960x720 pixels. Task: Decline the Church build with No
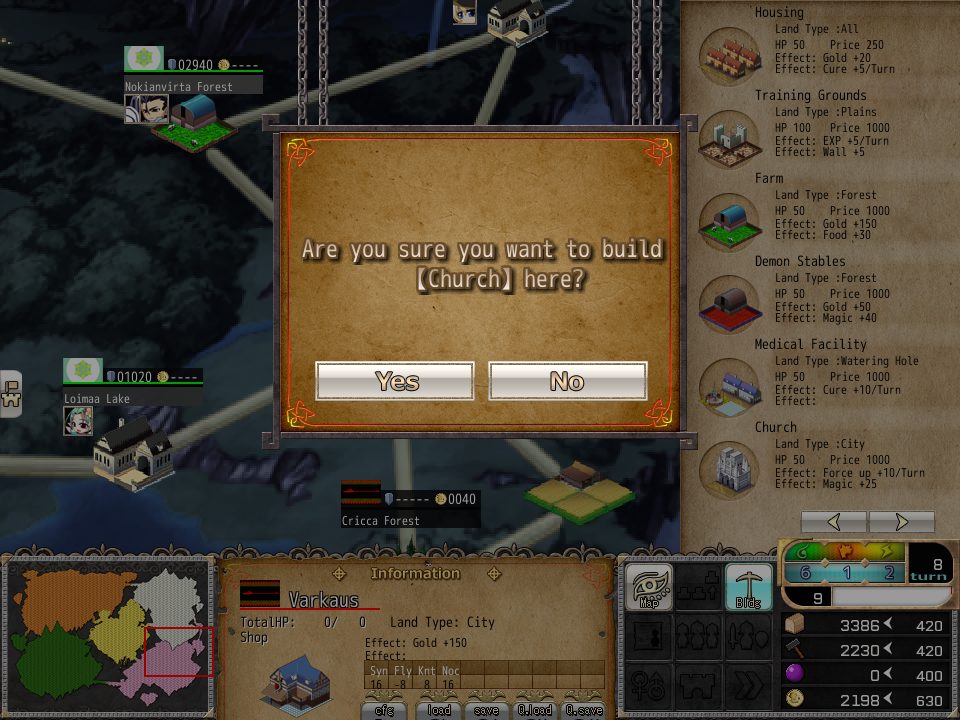(567, 381)
